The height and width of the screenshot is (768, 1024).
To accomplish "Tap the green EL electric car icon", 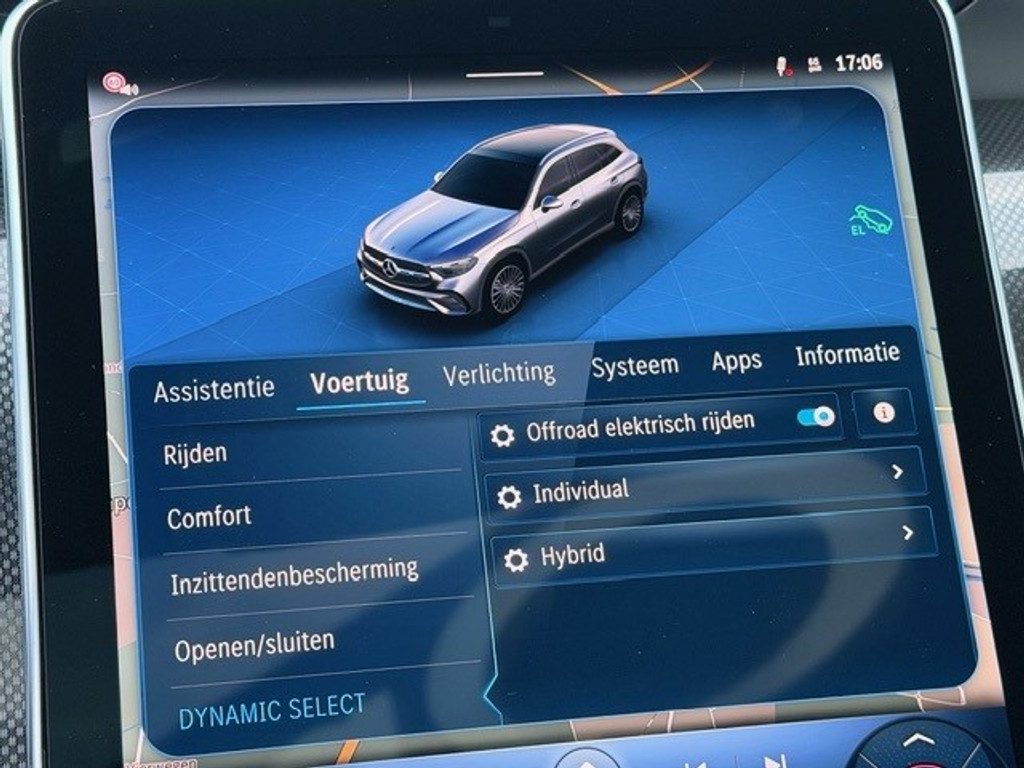I will point(870,220).
